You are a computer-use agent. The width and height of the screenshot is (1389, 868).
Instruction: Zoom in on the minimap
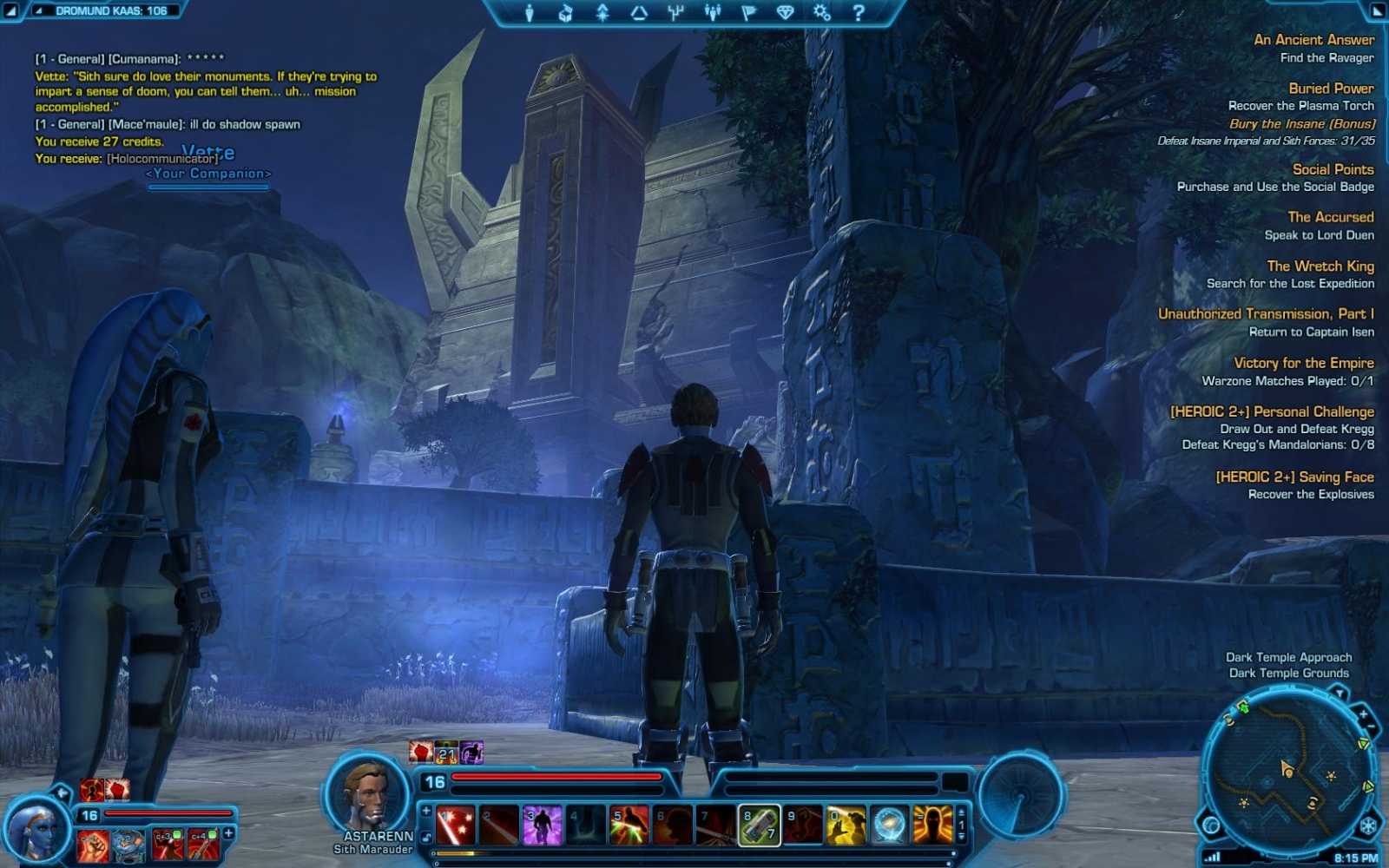(1365, 714)
